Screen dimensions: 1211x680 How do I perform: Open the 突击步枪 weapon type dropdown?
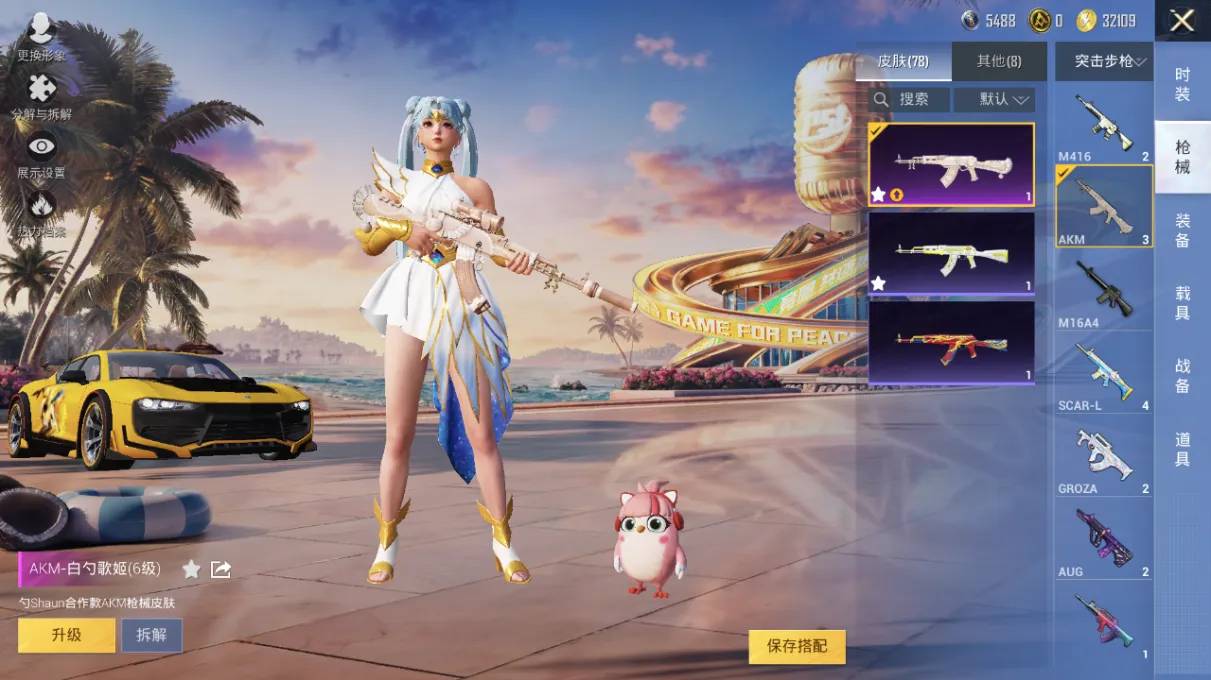coord(1104,62)
